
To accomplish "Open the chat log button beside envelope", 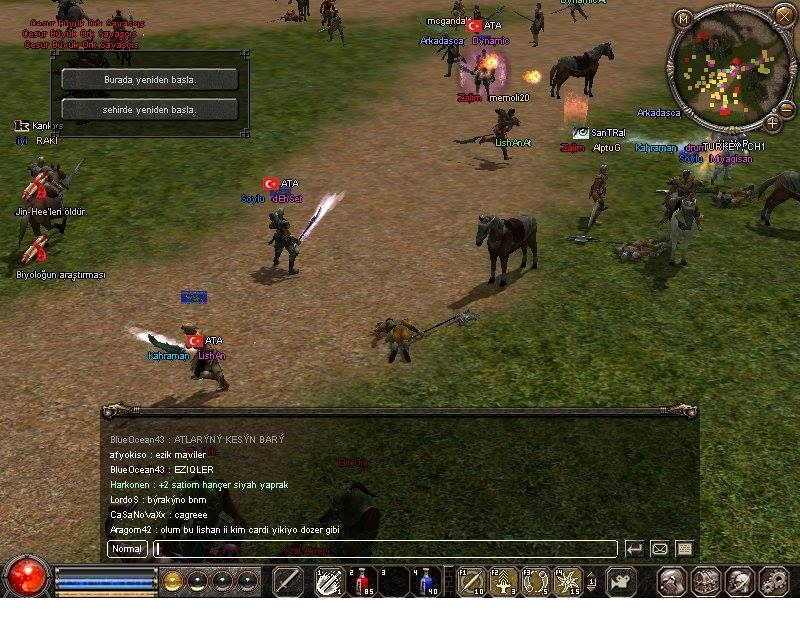I will pos(684,548).
